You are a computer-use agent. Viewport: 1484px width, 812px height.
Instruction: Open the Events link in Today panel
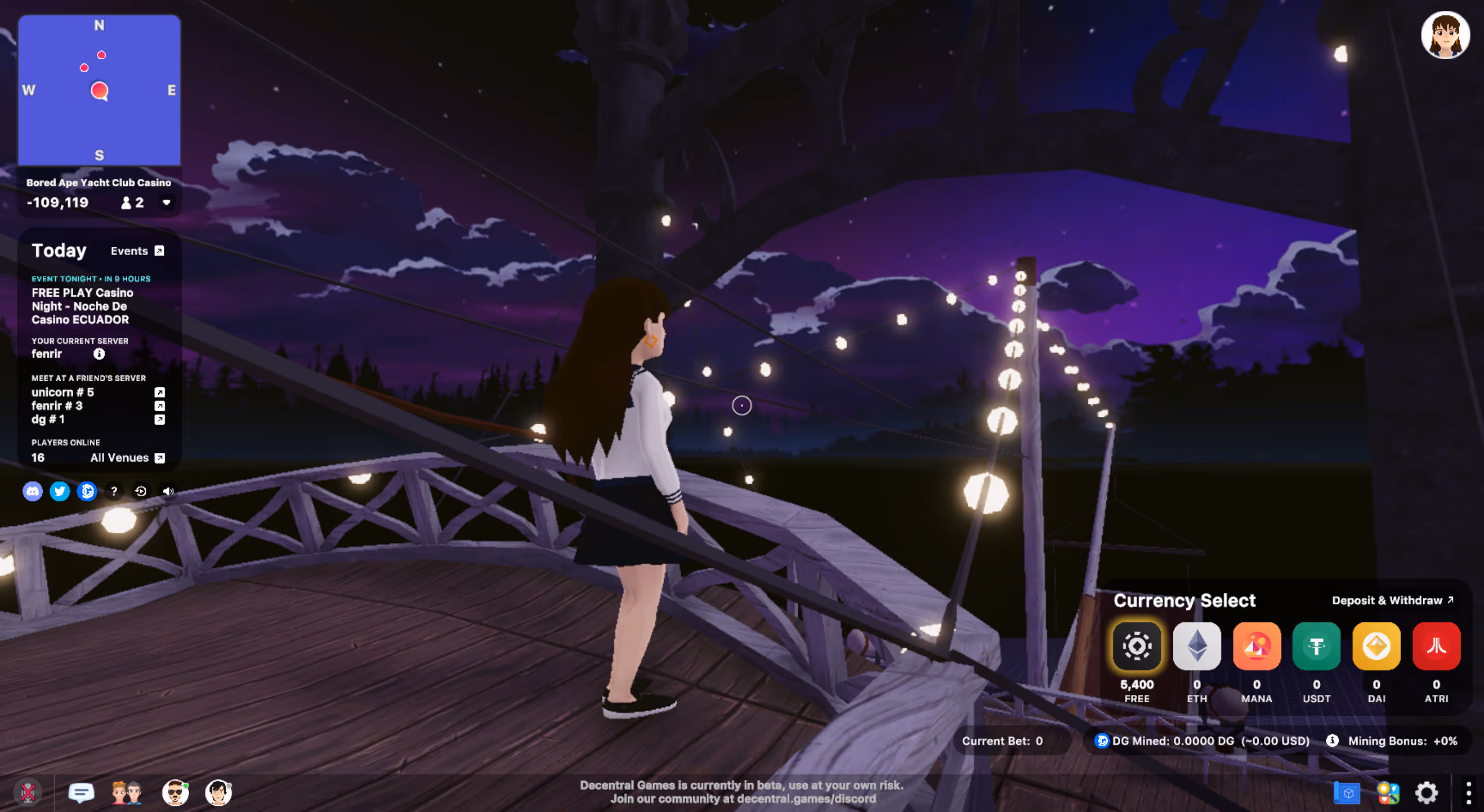tap(137, 251)
